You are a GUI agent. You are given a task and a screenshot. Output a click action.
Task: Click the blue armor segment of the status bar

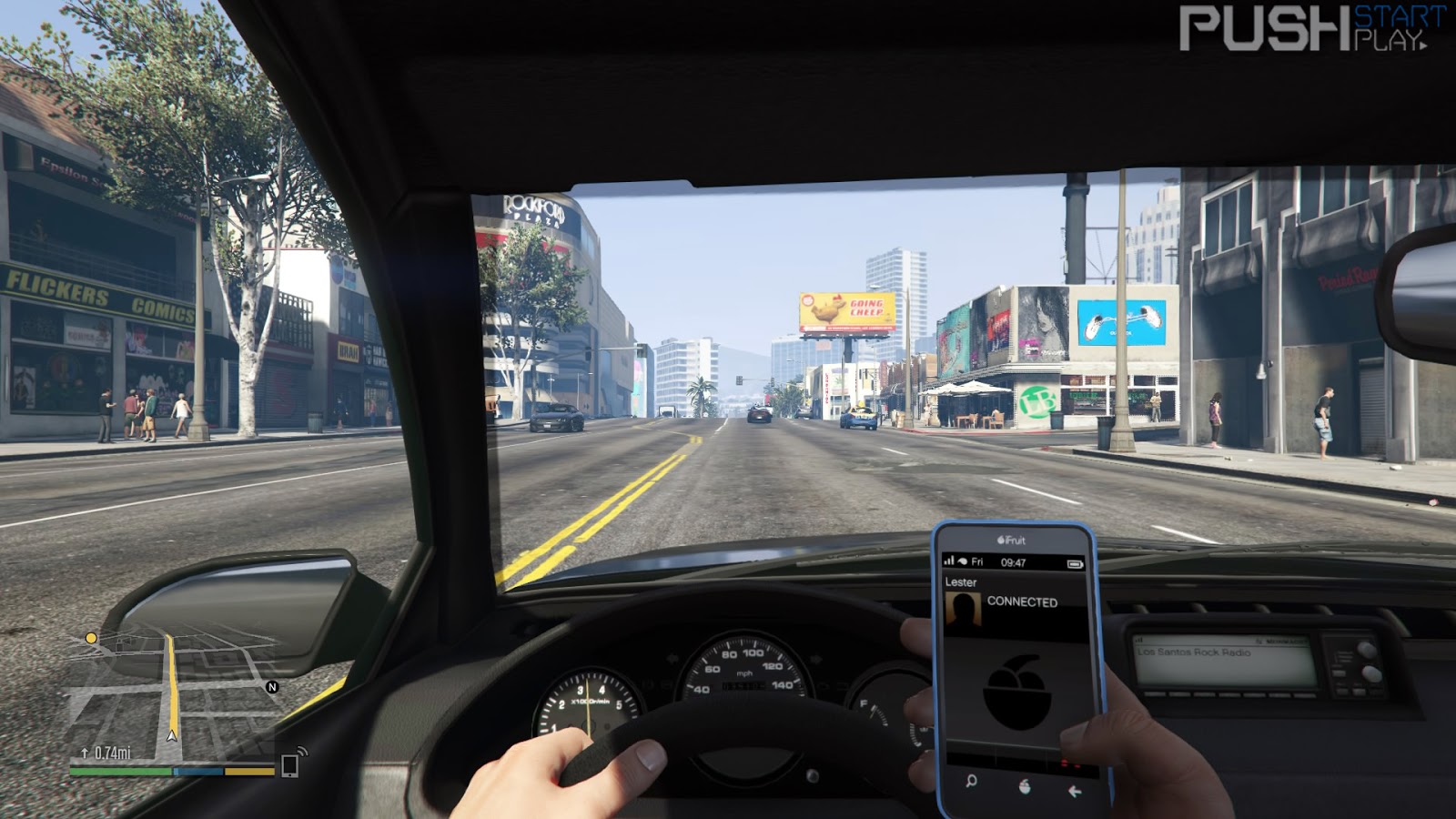click(198, 772)
